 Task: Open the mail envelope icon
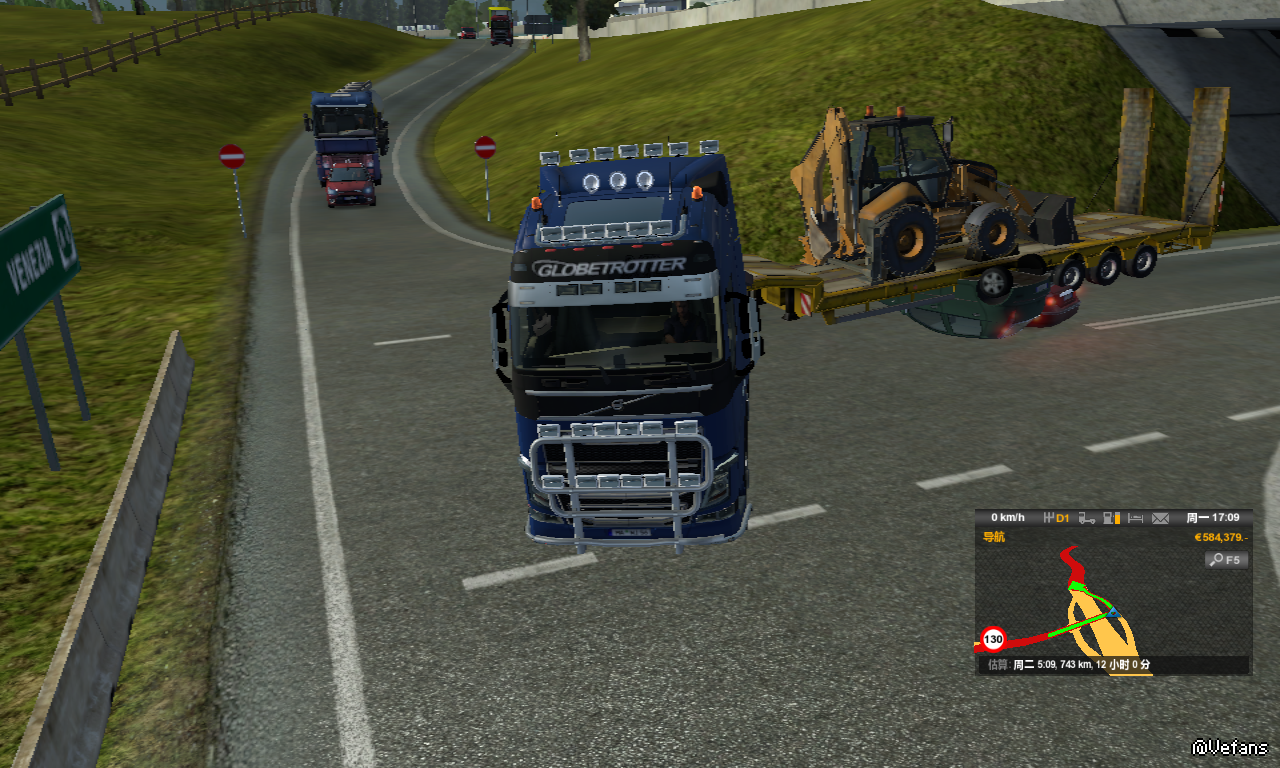(x=1160, y=518)
